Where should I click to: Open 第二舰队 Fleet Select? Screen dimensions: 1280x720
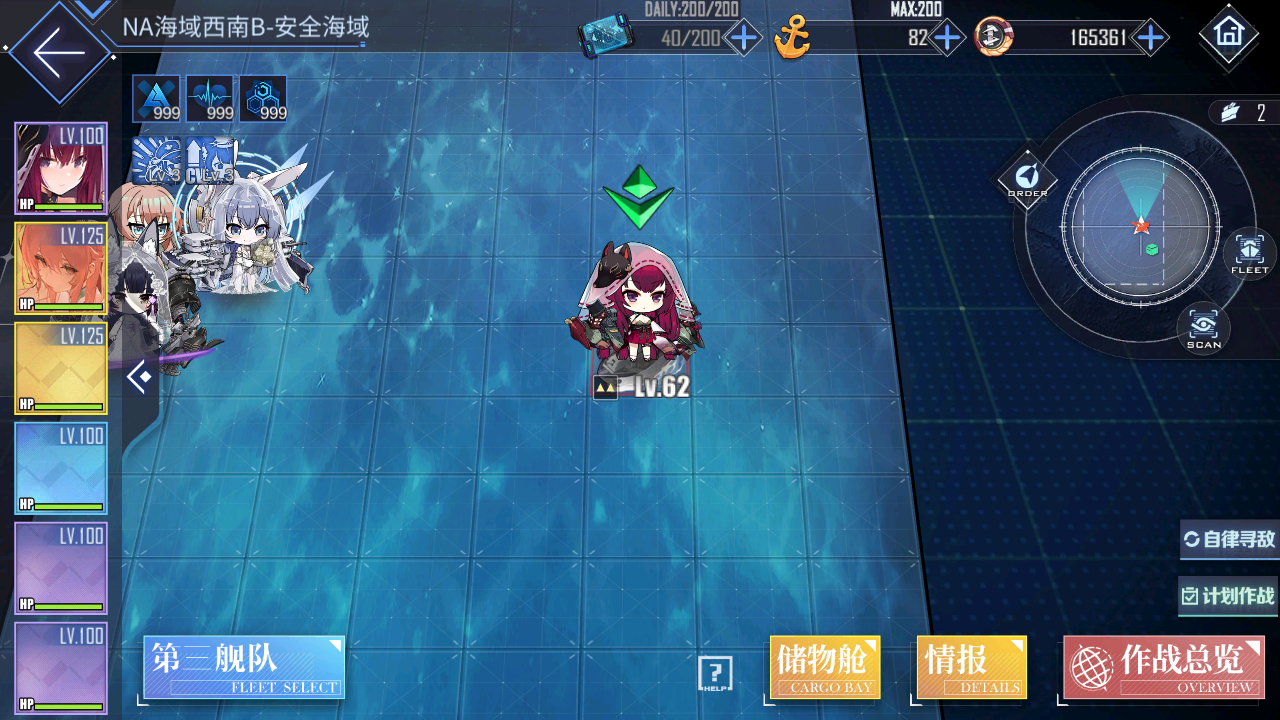(244, 667)
